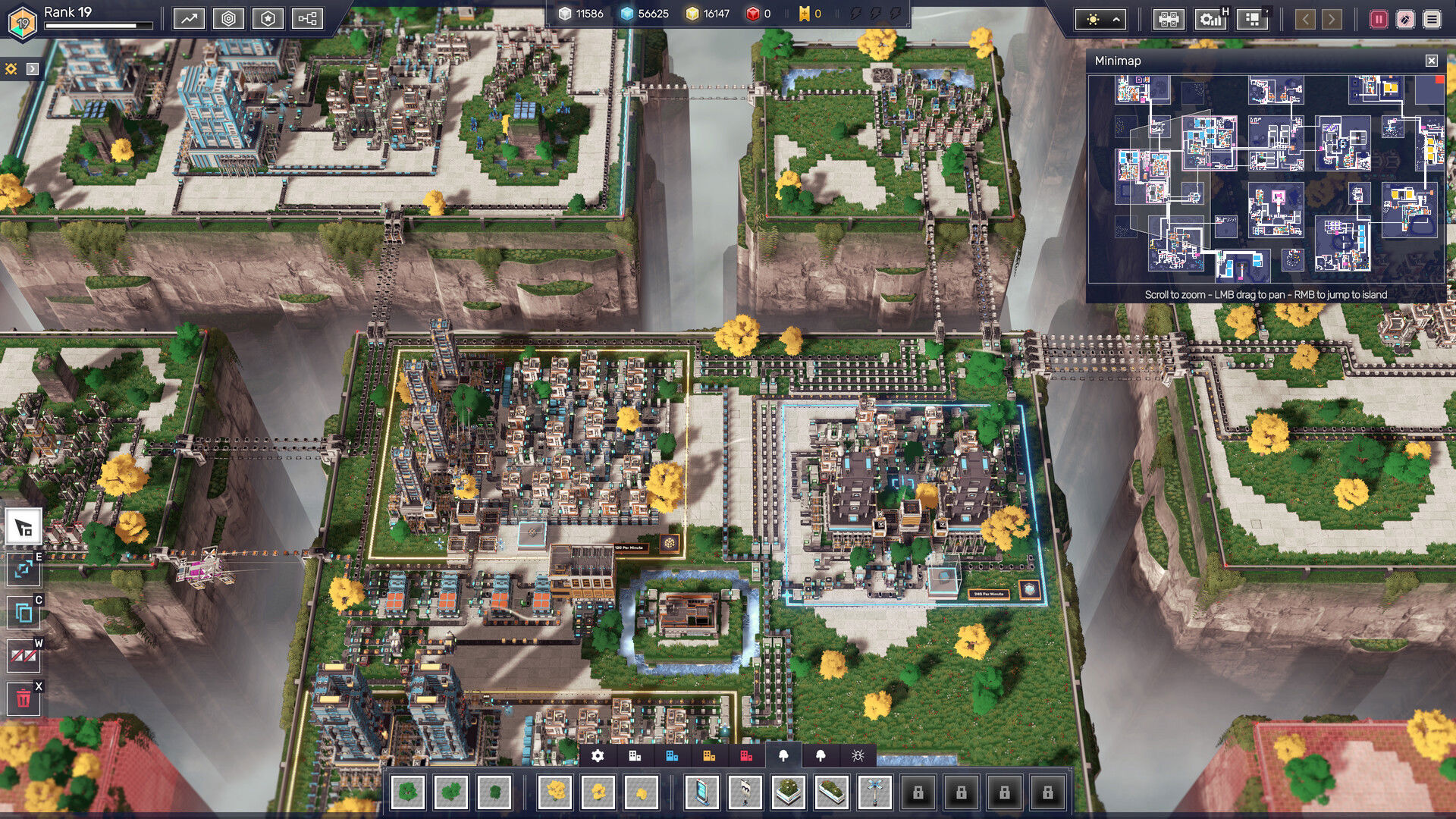Choose the trash delete tool
This screenshot has width=1456, height=819.
[x=24, y=698]
